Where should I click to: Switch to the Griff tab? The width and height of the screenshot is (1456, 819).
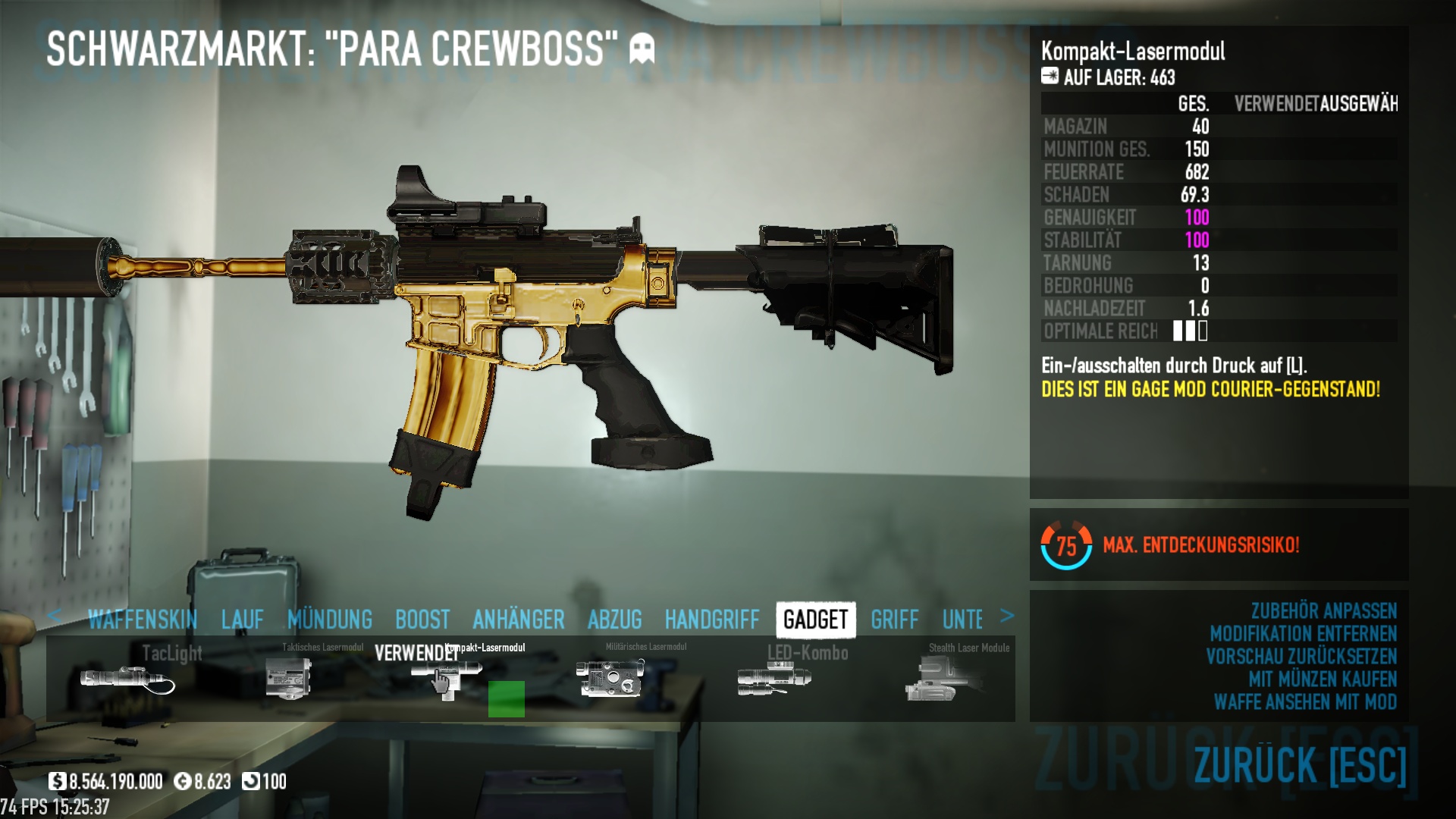pos(895,620)
